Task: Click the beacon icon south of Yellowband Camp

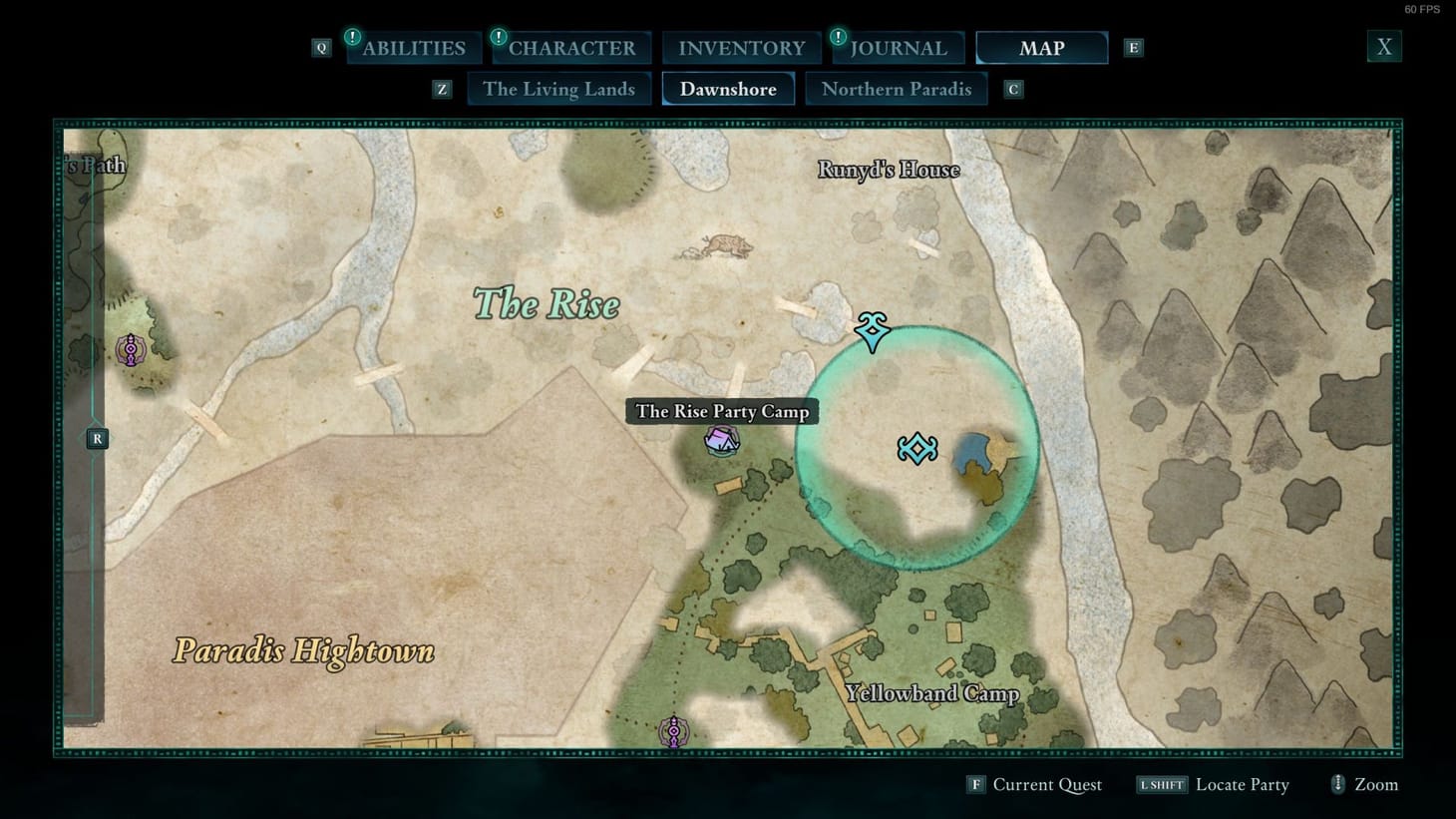Action: 674,731
